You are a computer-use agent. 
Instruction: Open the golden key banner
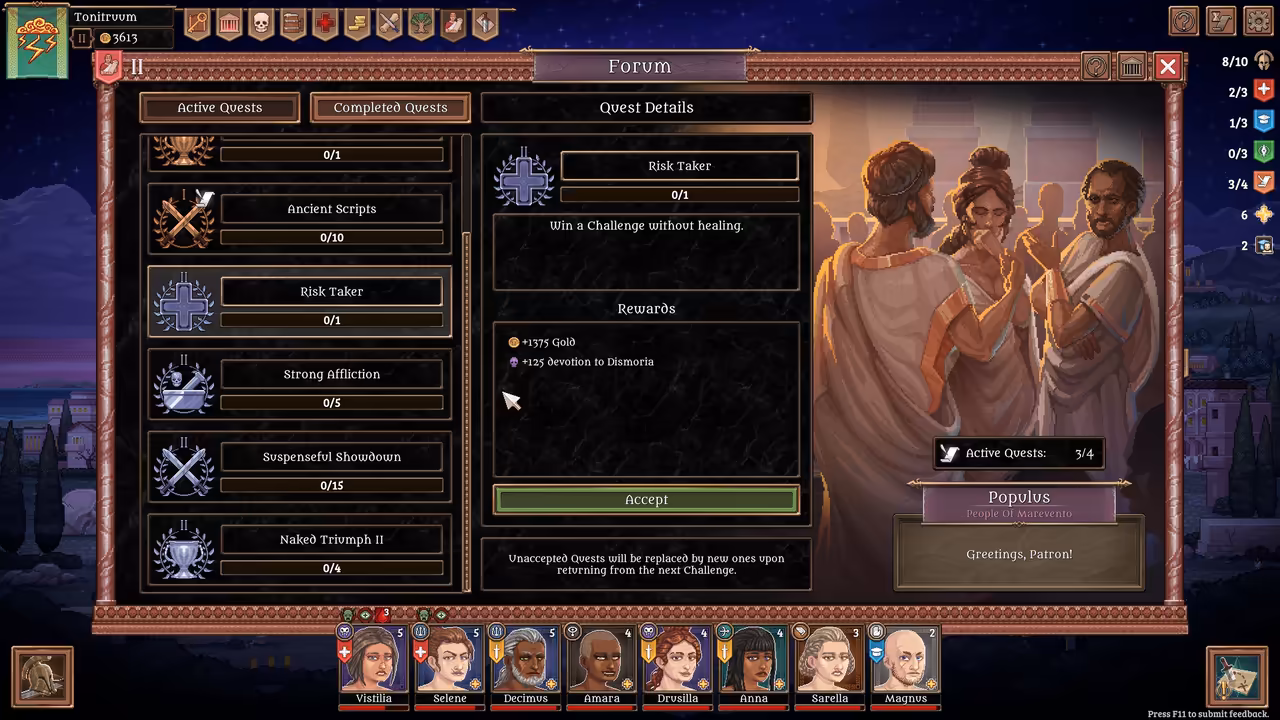[x=197, y=23]
